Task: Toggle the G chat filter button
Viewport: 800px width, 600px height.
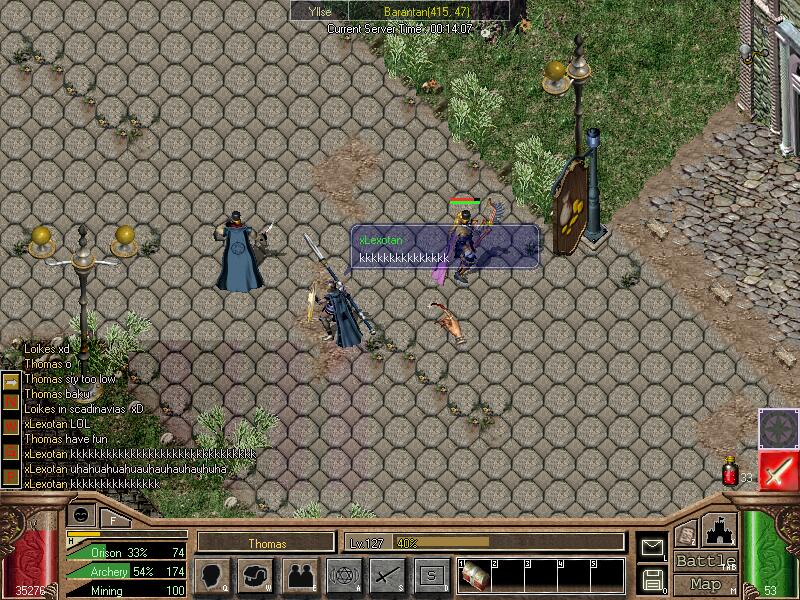Action: point(11,449)
